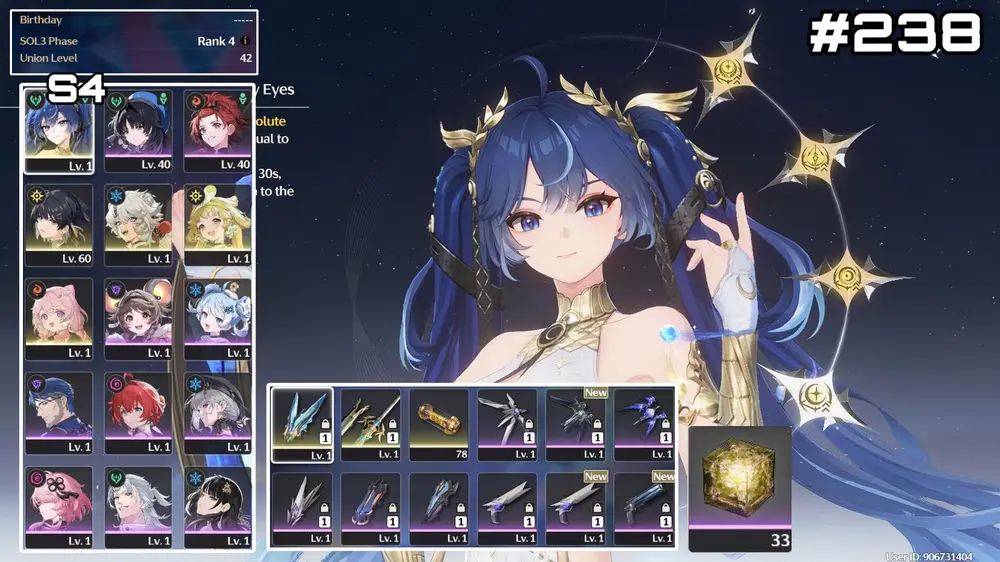Select the red-haired Lv. 40 character portrait
This screenshot has width=1000, height=562.
click(218, 131)
